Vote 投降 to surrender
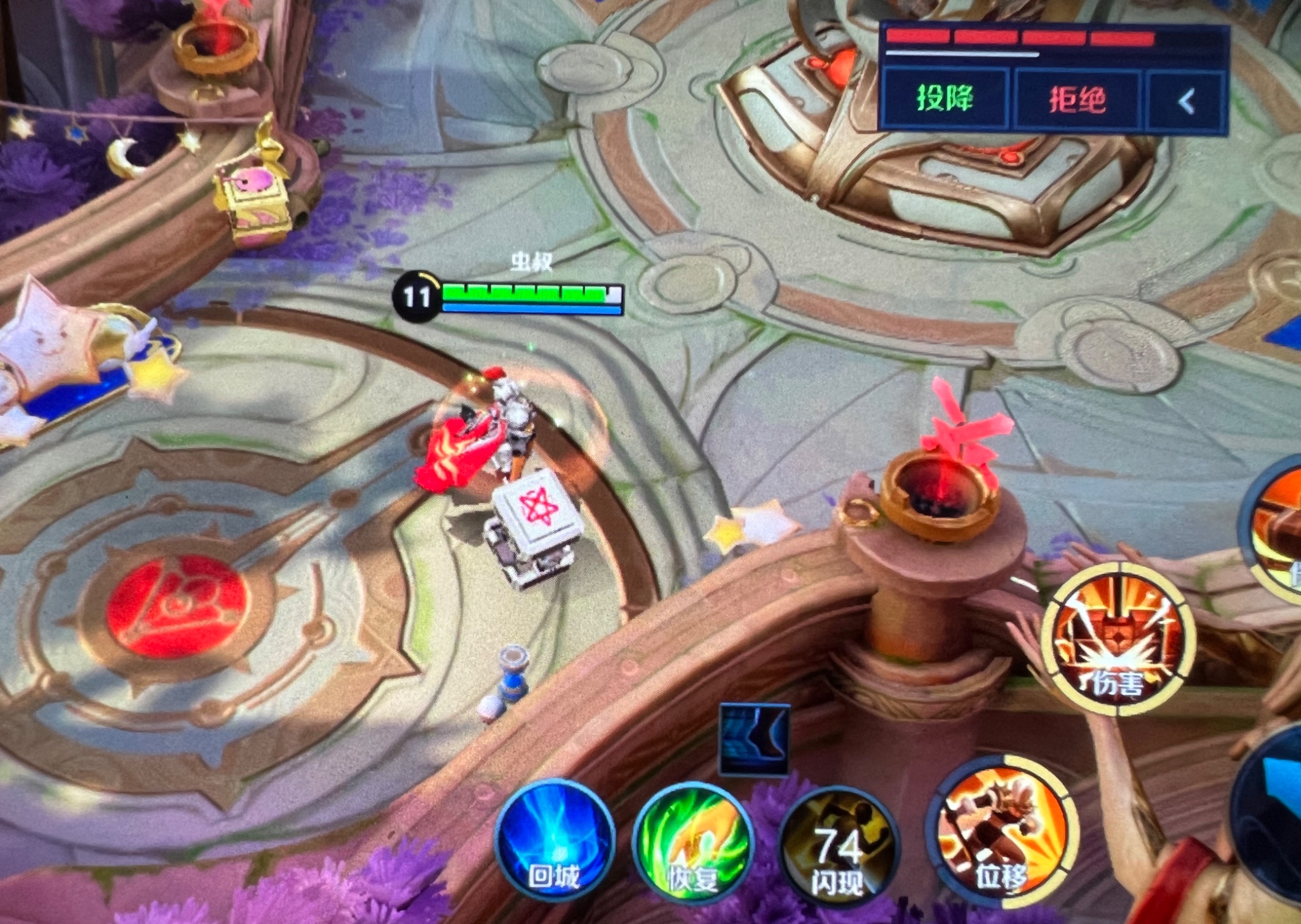Screen dimensions: 1301x924 click(945, 99)
